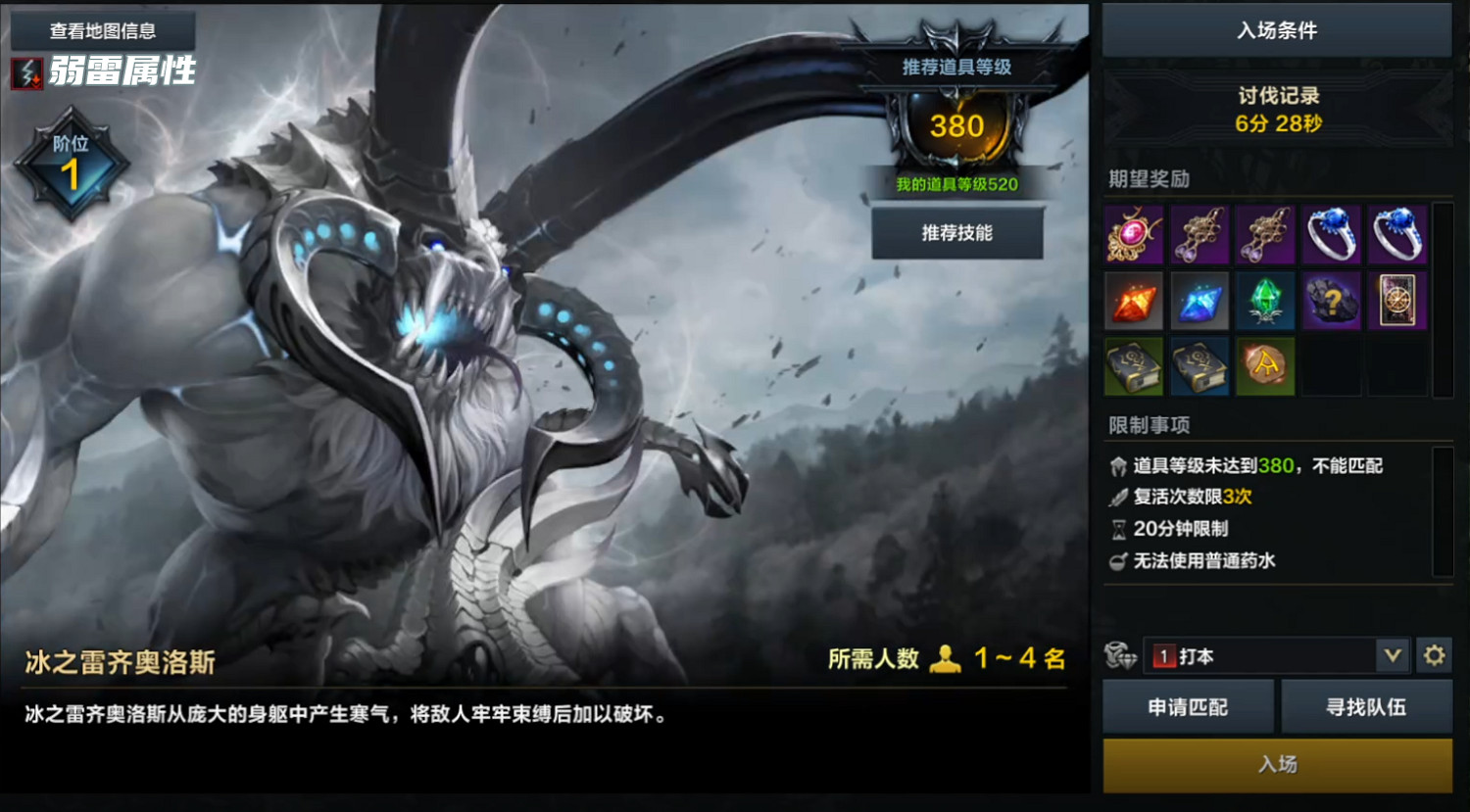1470x812 pixels.
Task: Click the rune stone reward icon
Action: pyautogui.click(x=1265, y=366)
